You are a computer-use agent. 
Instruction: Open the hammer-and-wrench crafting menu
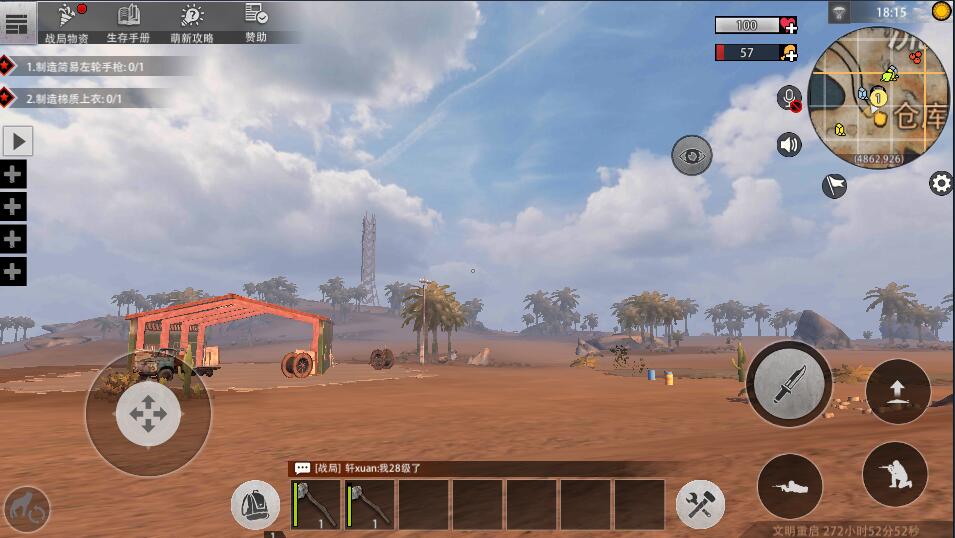[x=700, y=504]
